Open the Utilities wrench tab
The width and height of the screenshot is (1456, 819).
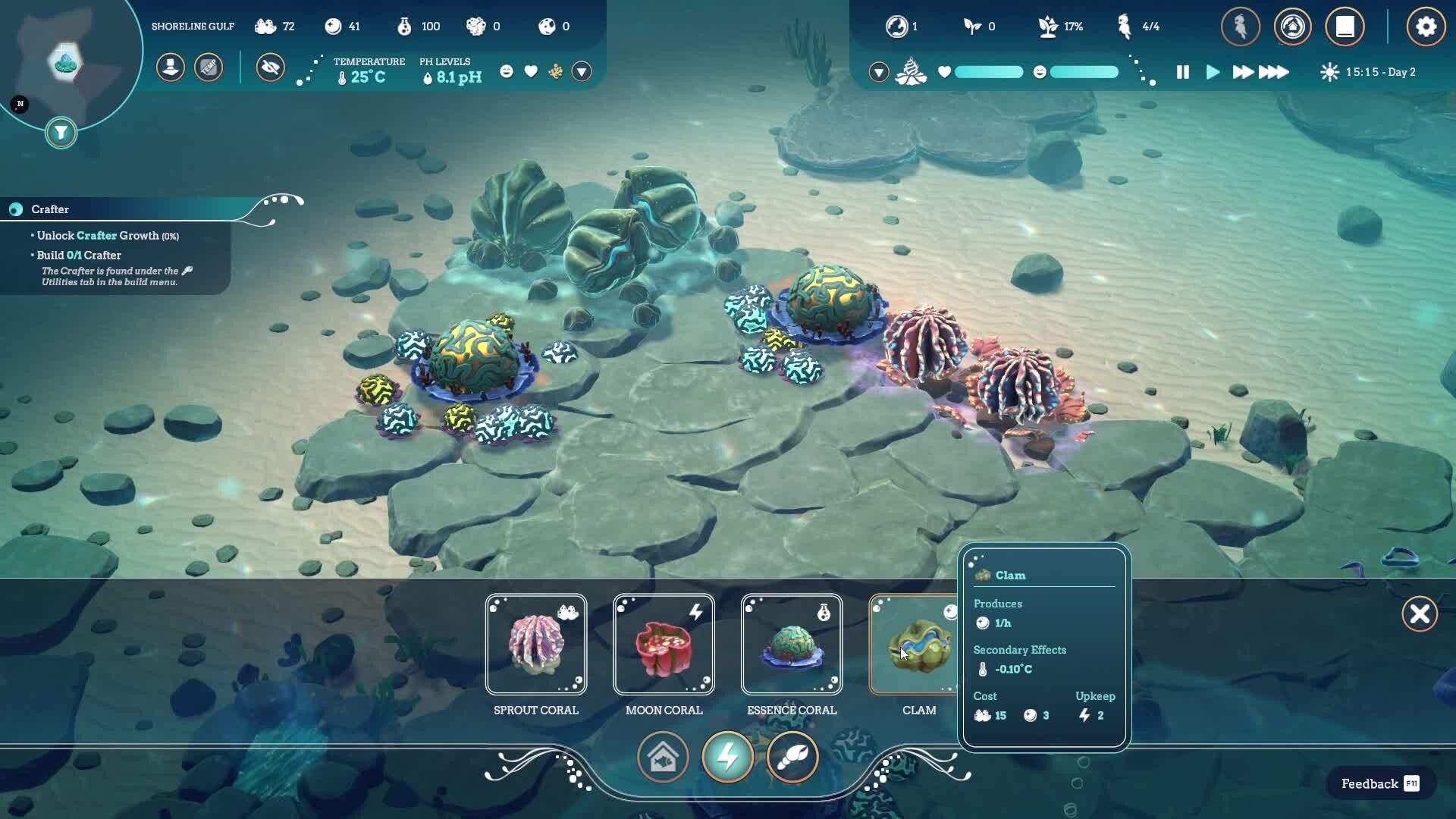[x=792, y=757]
